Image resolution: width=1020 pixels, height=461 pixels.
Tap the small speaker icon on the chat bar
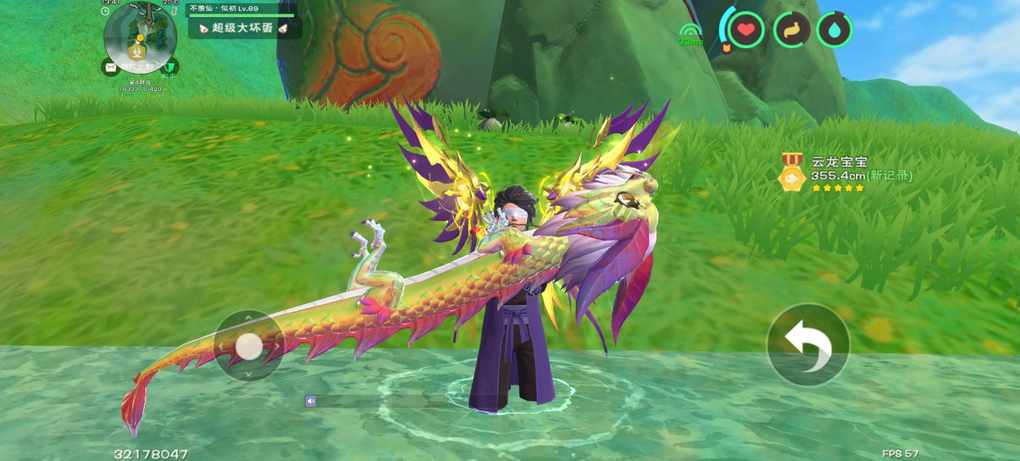(311, 401)
